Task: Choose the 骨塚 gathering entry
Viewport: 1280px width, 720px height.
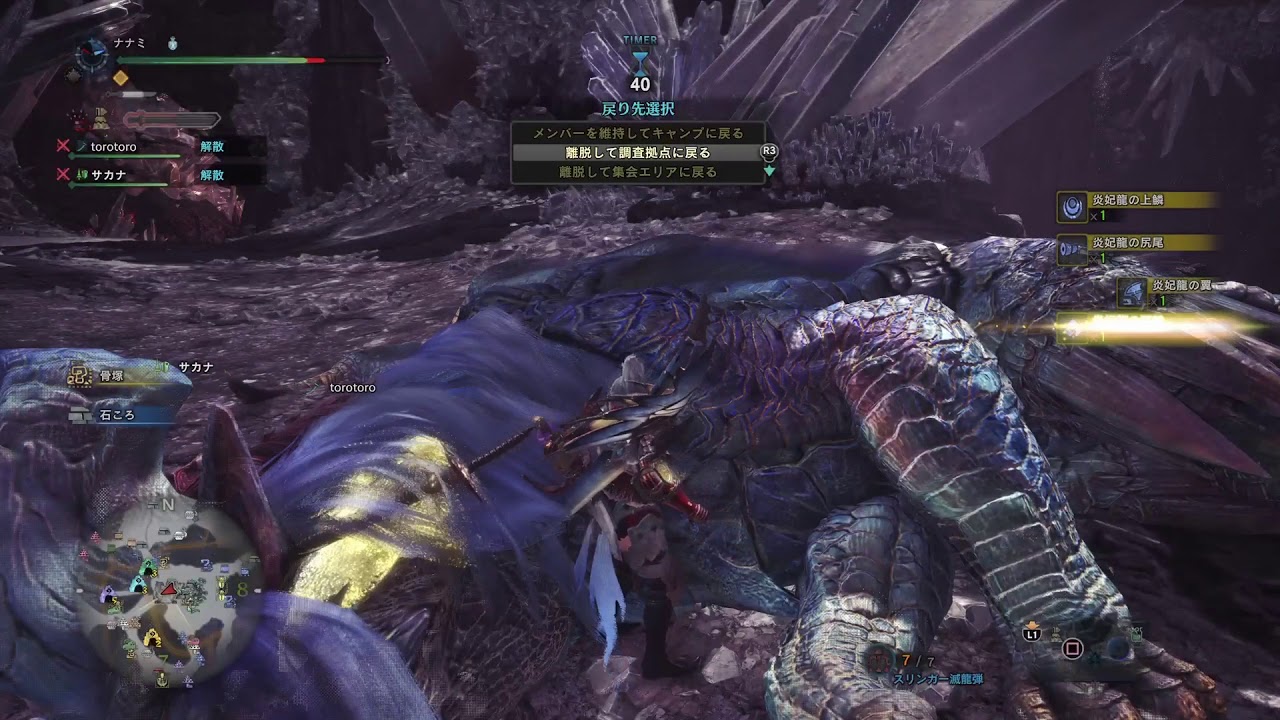Action: point(111,374)
